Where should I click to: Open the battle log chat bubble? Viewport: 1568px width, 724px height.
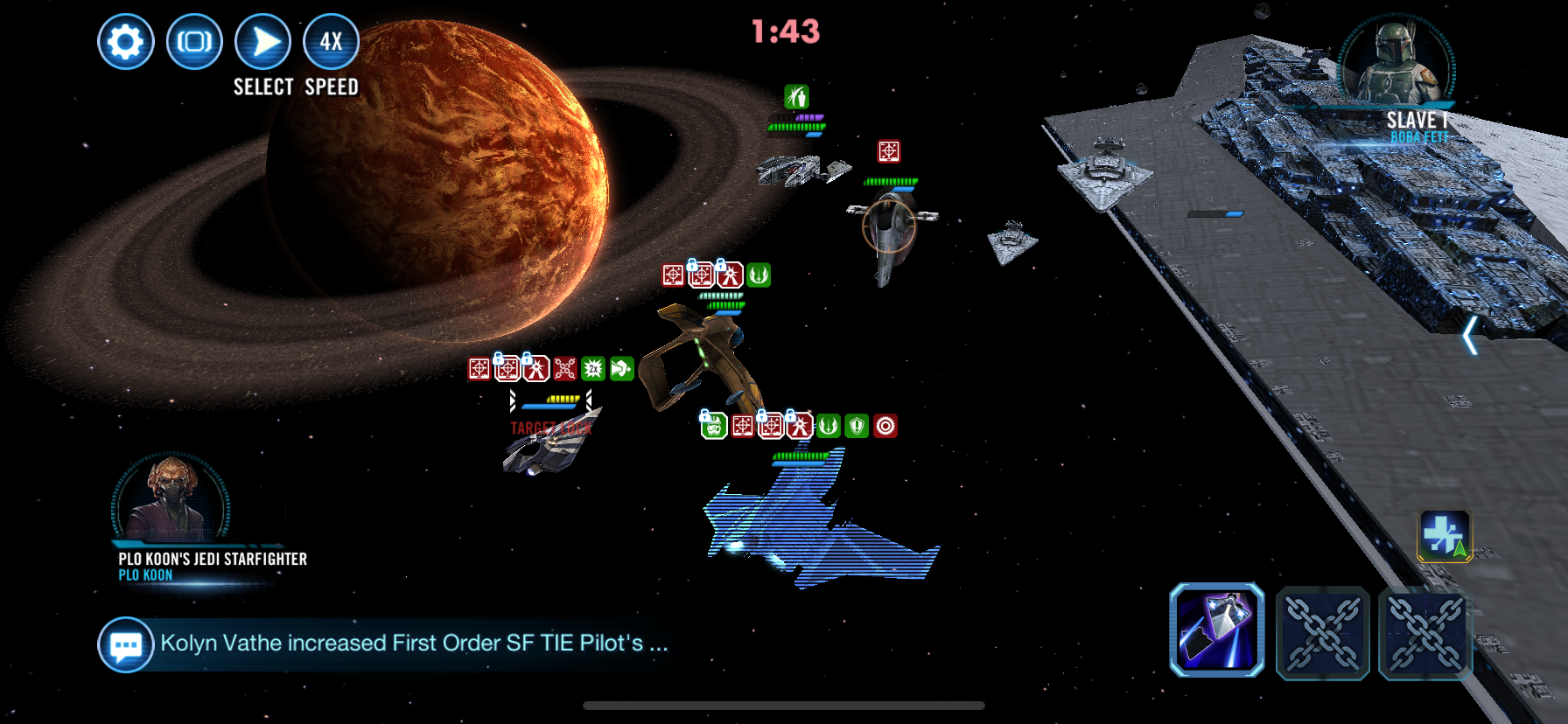(x=125, y=645)
